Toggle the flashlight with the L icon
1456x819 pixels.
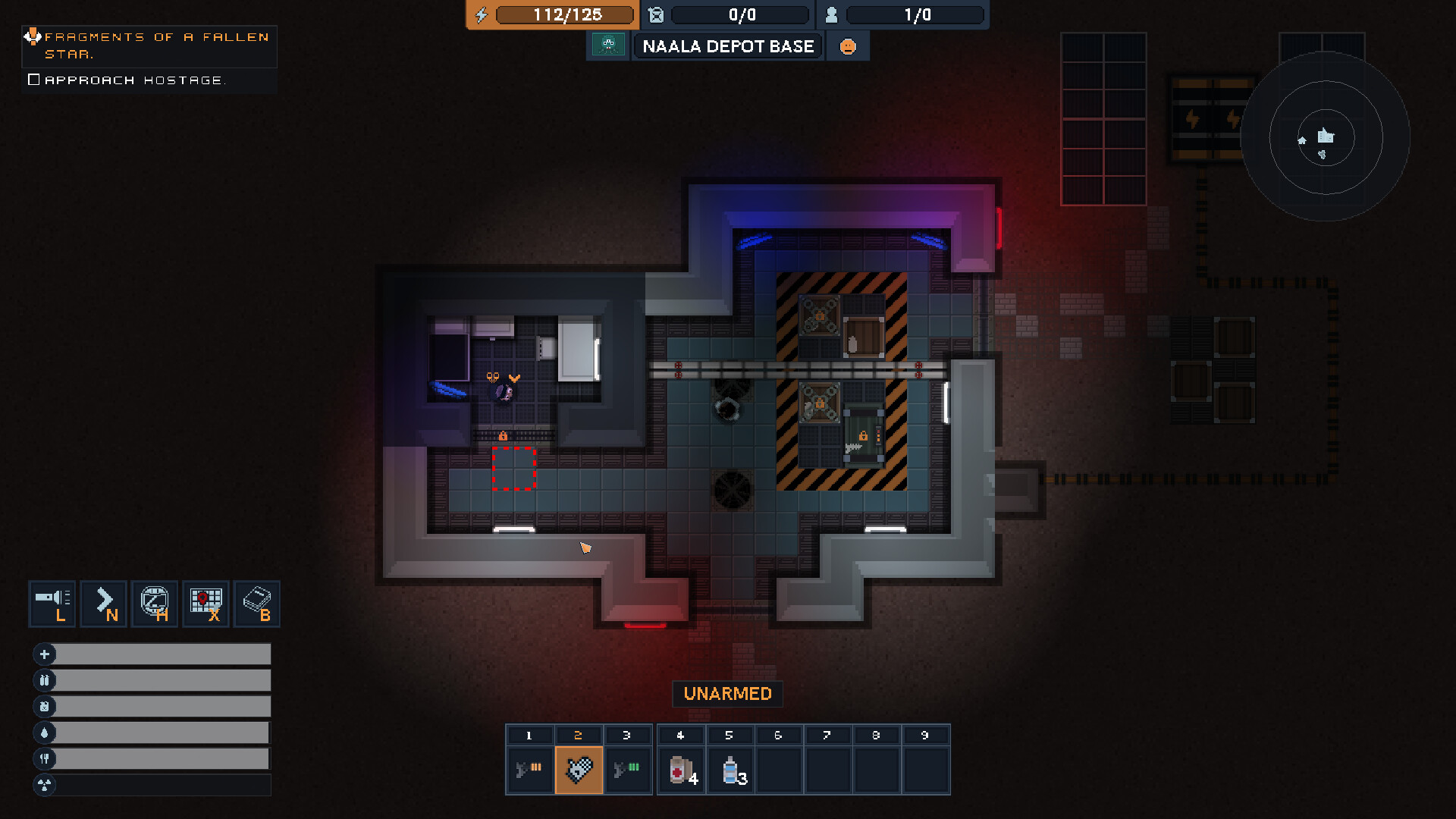pyautogui.click(x=52, y=604)
